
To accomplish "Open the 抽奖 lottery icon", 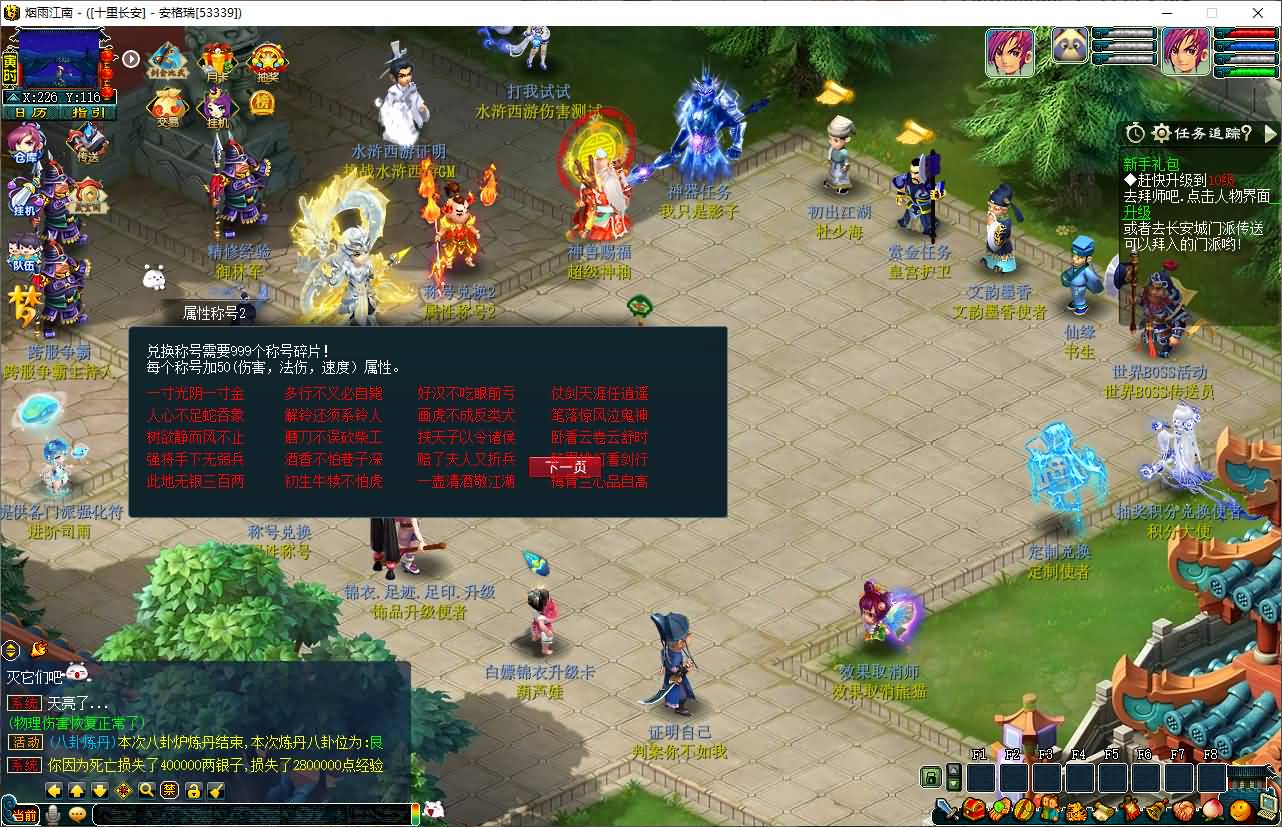I will pos(267,62).
